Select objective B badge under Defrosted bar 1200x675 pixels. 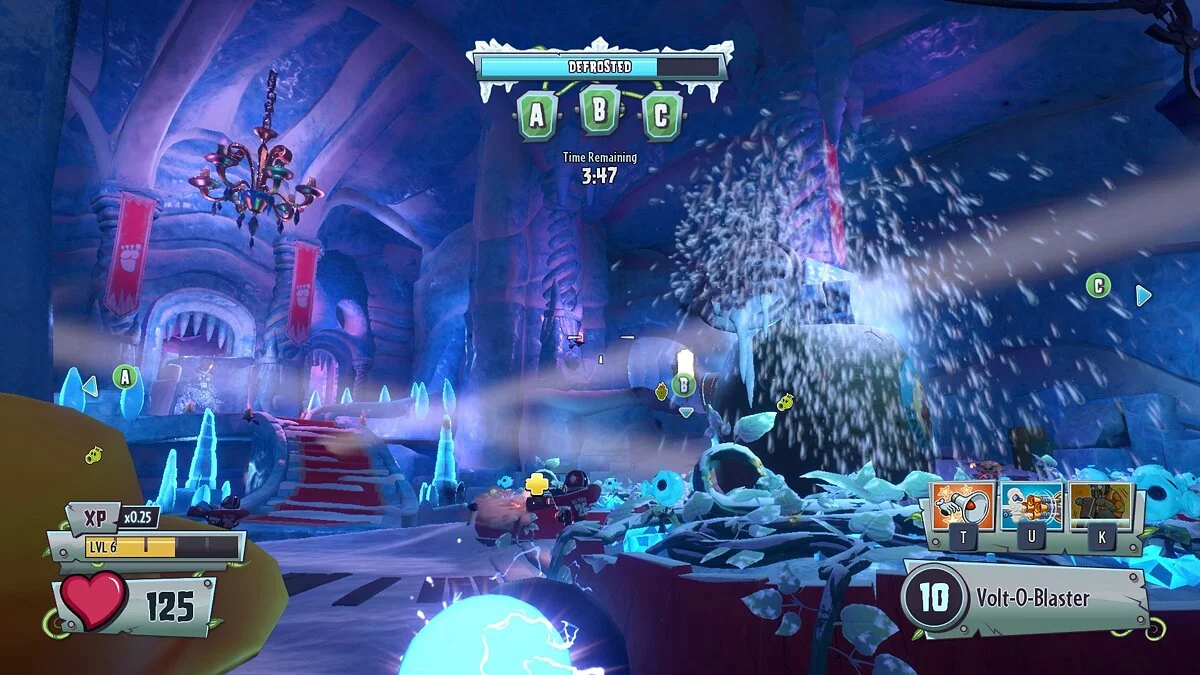pos(599,110)
